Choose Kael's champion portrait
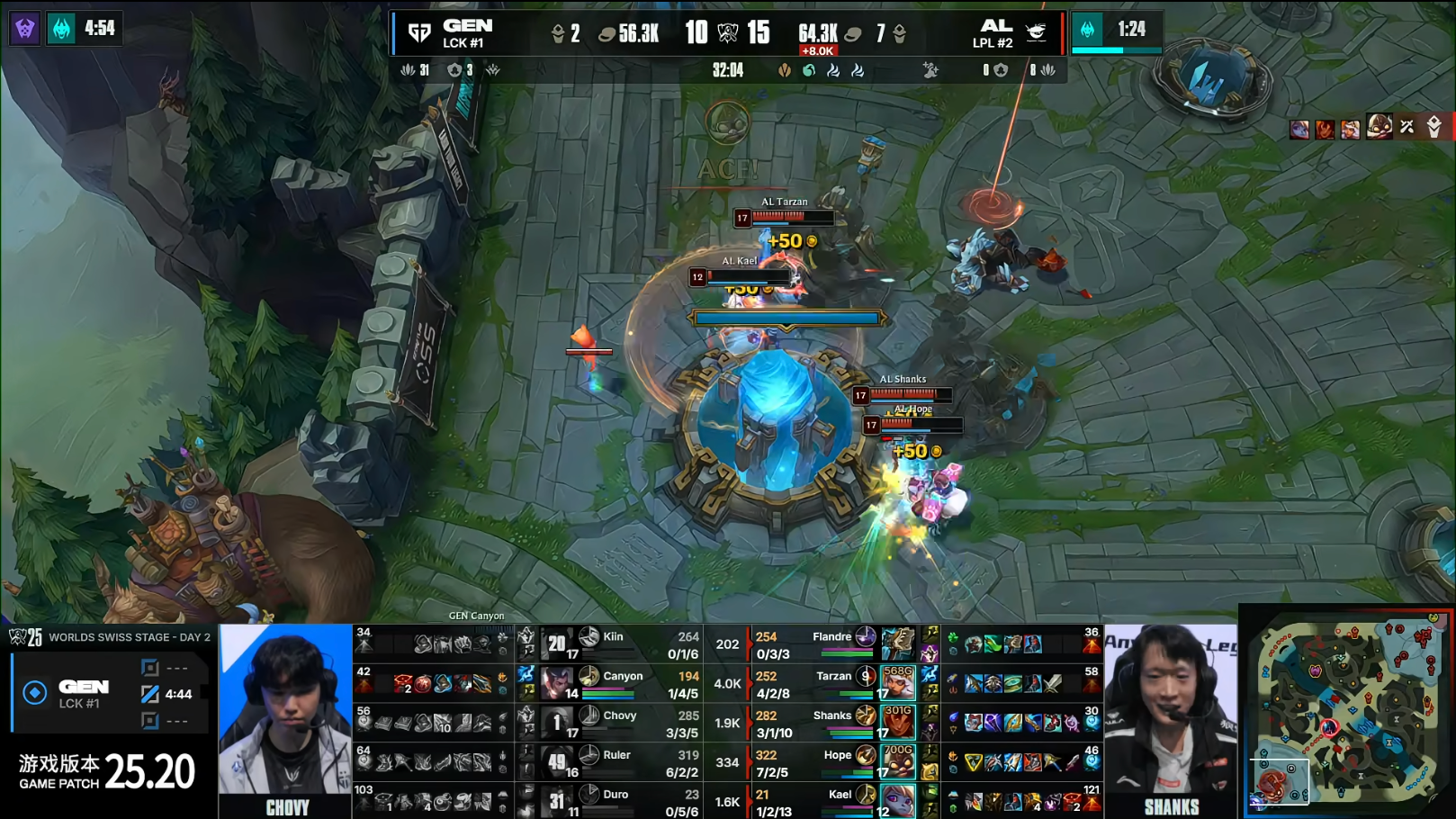1456x819 pixels. [x=898, y=801]
